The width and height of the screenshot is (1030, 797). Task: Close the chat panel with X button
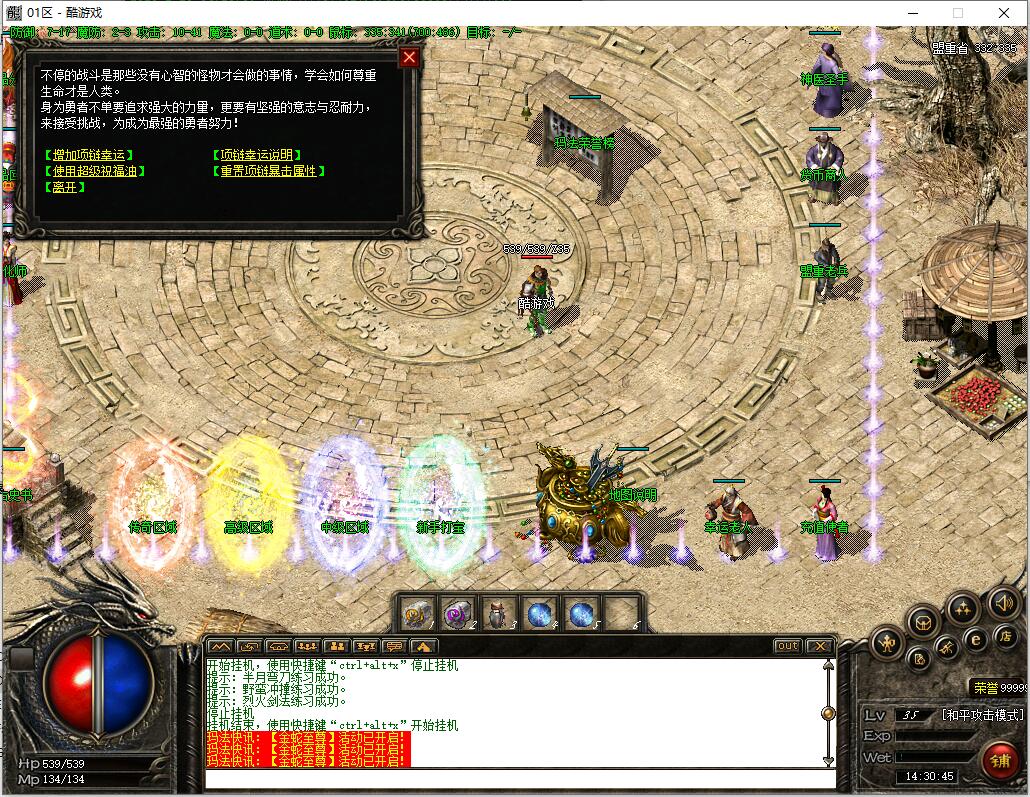point(820,646)
